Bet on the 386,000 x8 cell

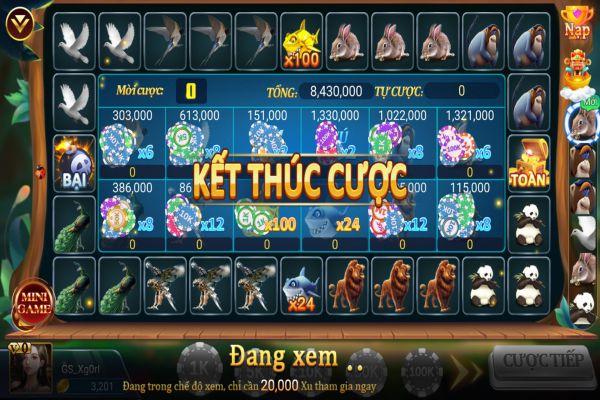[132, 214]
